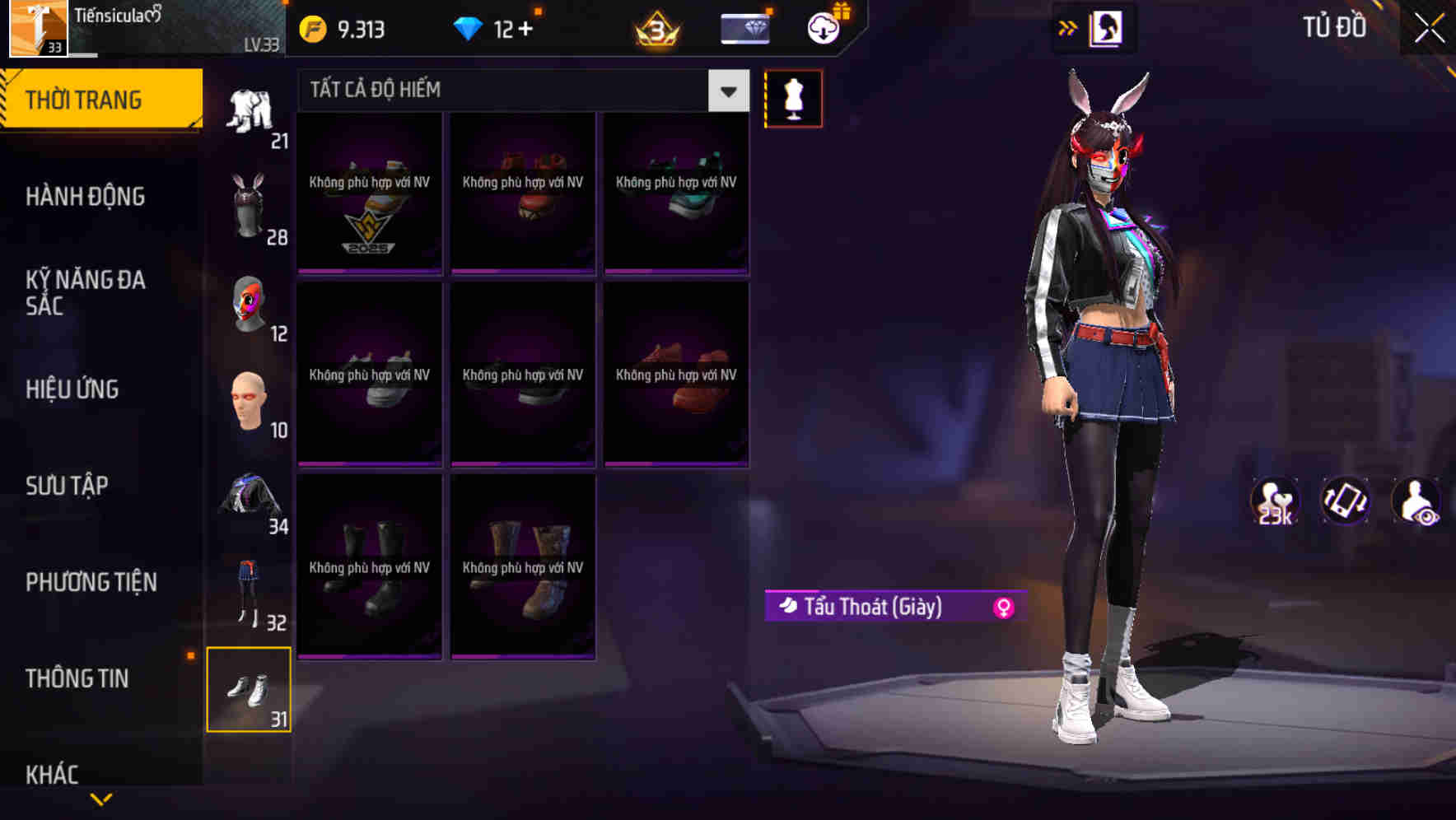Open the TẤT CẢ ĐỘ HIẾM rarity dropdown

tap(519, 89)
